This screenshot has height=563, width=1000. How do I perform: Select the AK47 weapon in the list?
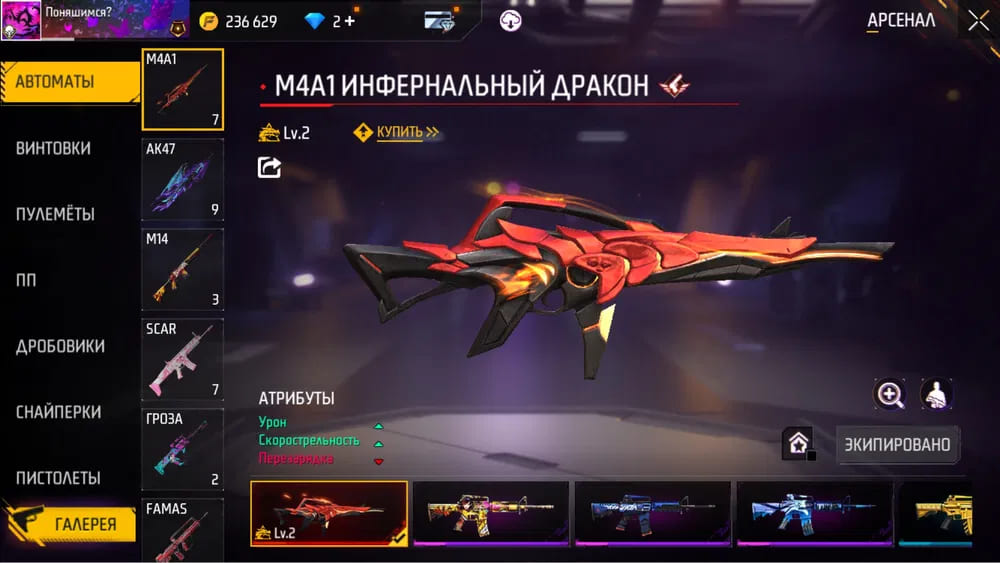point(182,179)
